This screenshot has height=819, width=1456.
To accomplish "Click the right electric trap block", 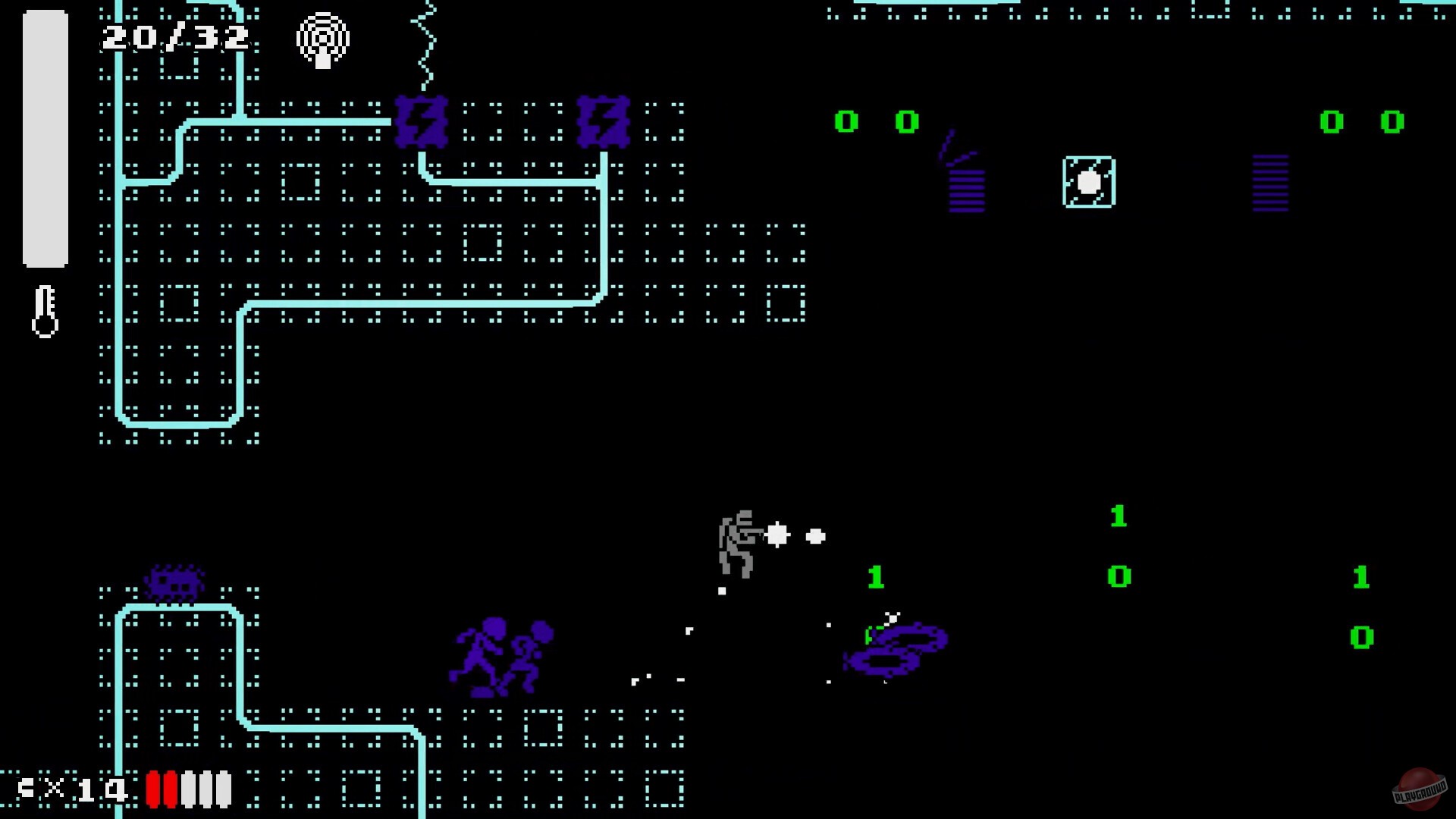I will [603, 121].
